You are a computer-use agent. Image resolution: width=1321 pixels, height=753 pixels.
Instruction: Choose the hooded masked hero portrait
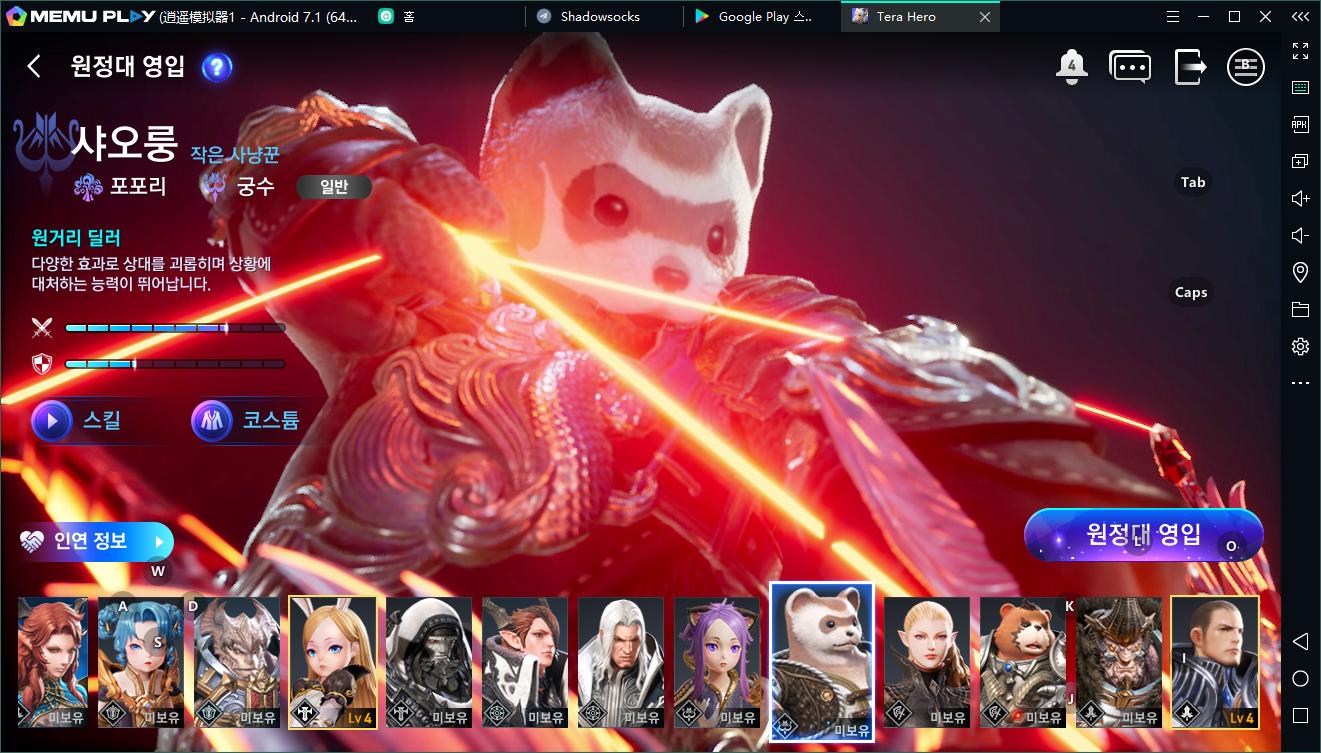(x=428, y=662)
